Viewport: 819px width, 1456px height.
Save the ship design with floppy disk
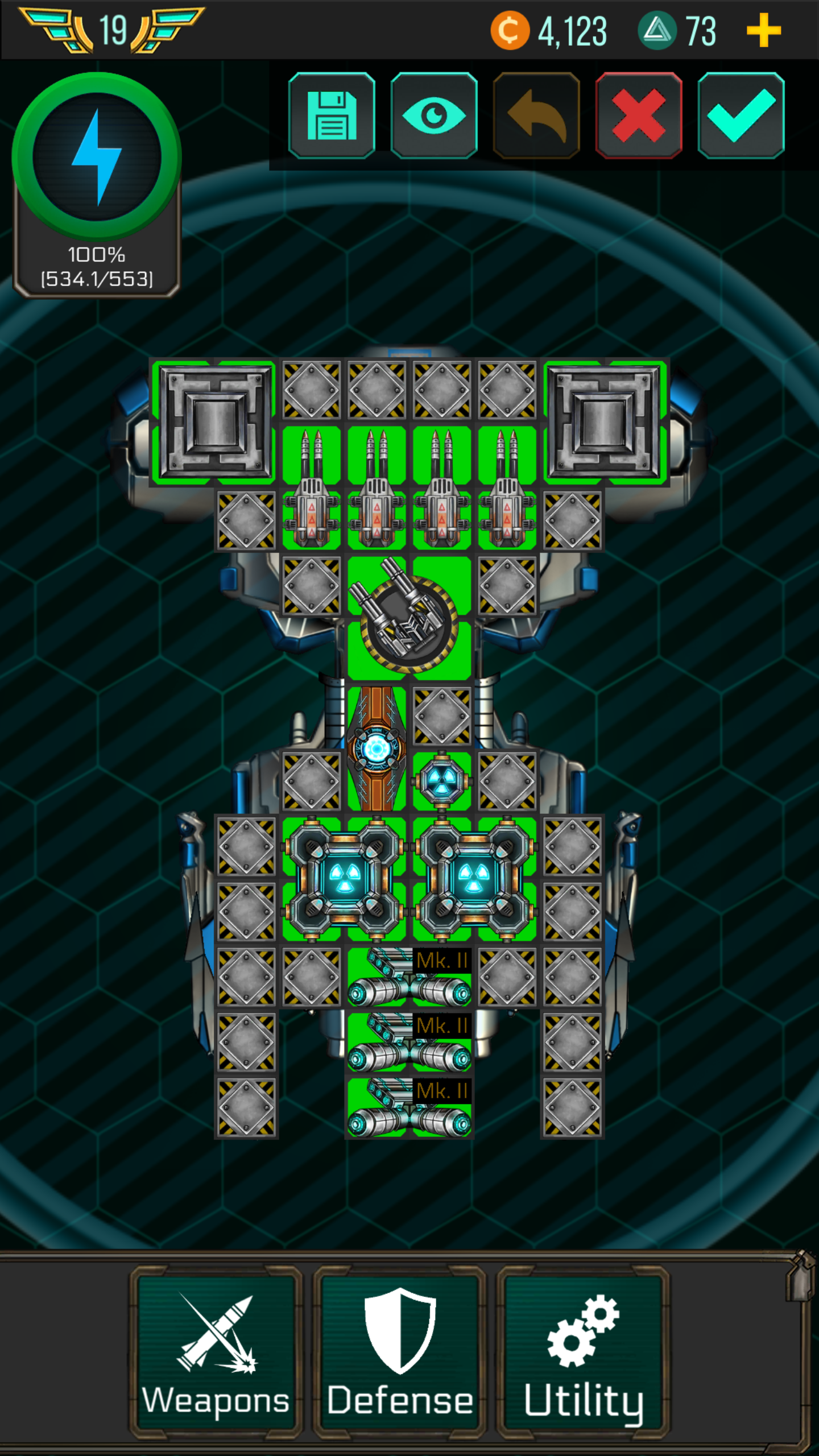(332, 115)
